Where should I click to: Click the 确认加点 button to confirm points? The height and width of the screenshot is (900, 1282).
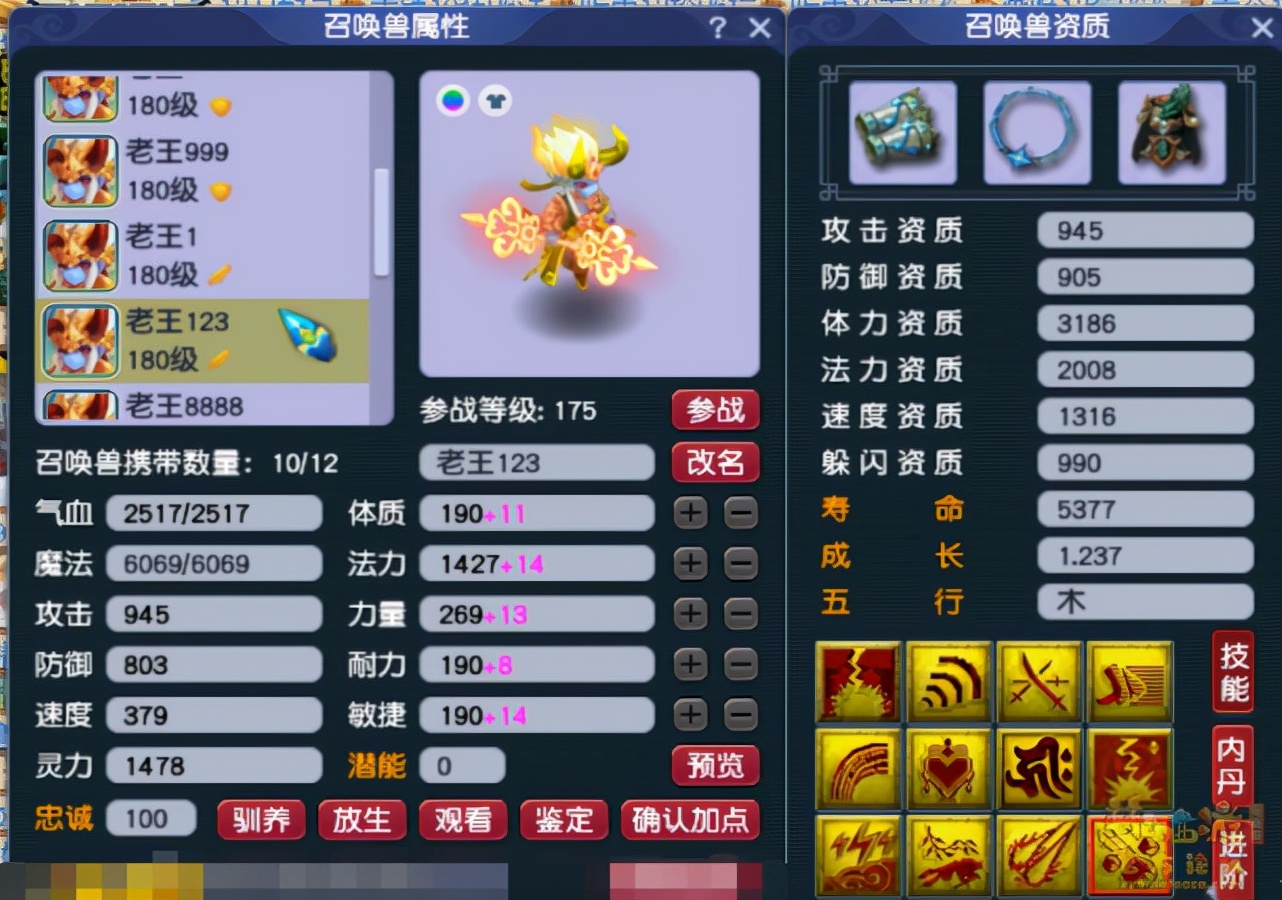(690, 820)
